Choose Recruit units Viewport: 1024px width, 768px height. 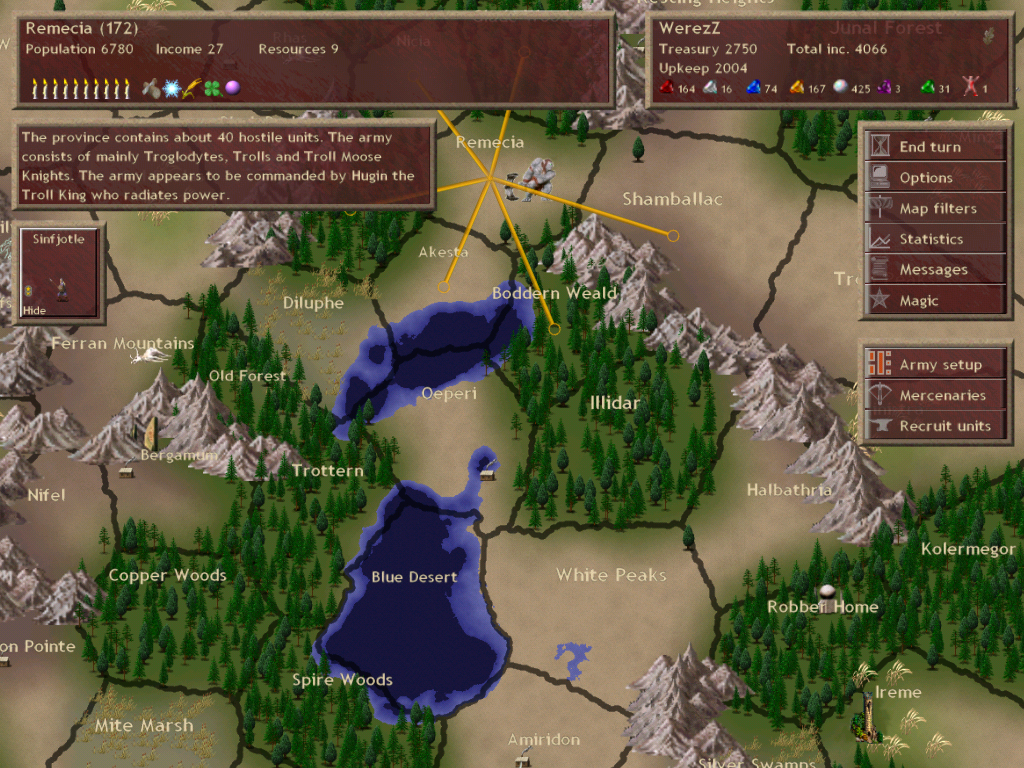click(x=936, y=426)
